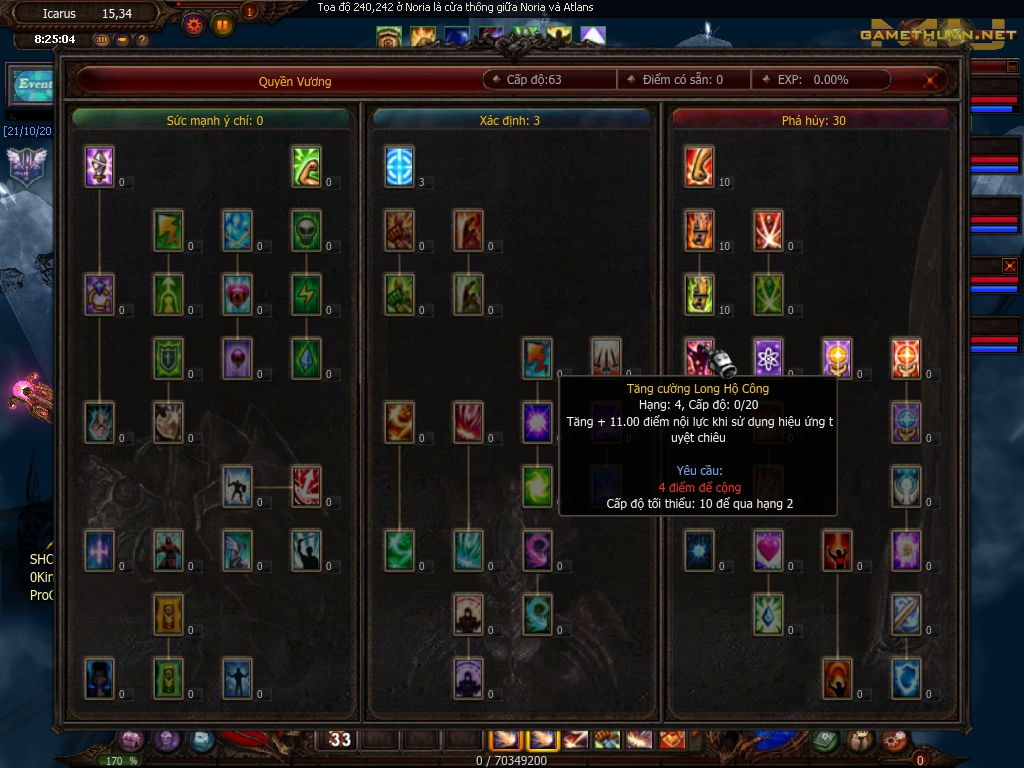Select the green lightning bolt skill
The image size is (1024, 768).
tap(306, 294)
